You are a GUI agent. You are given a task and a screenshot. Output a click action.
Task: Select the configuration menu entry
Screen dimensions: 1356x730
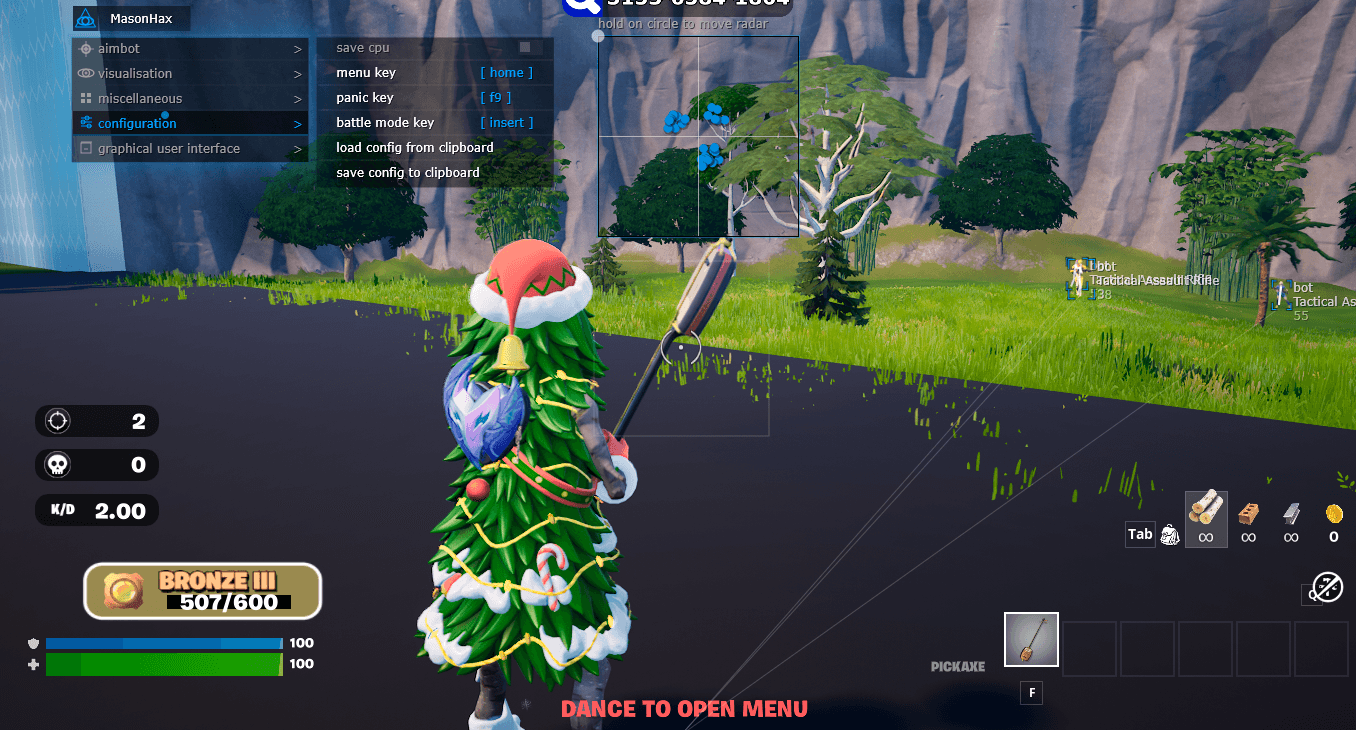[140, 123]
